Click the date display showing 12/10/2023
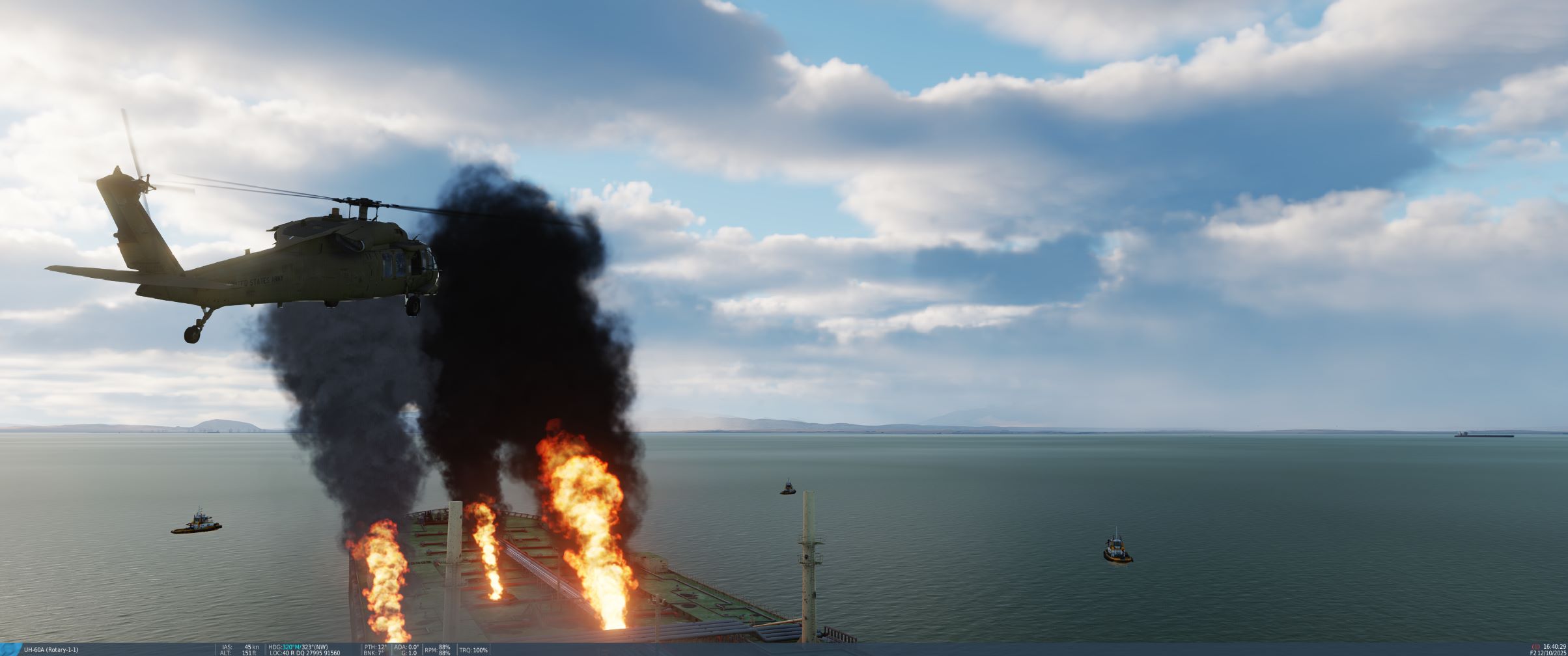 [1554, 653]
